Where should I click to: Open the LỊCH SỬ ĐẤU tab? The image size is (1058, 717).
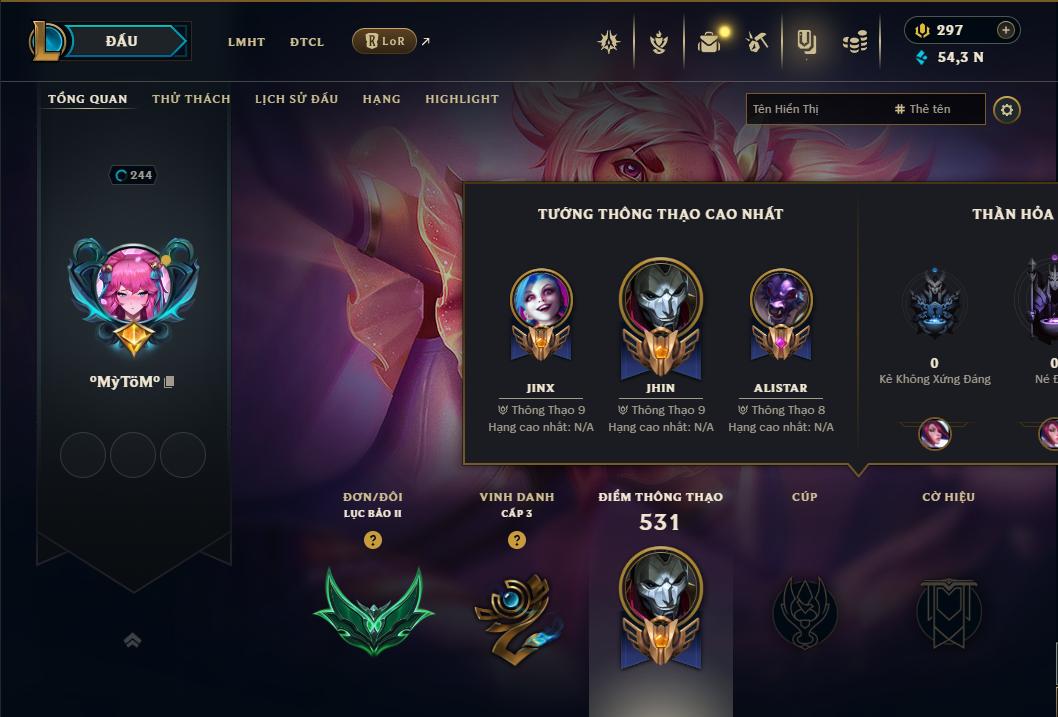296,99
